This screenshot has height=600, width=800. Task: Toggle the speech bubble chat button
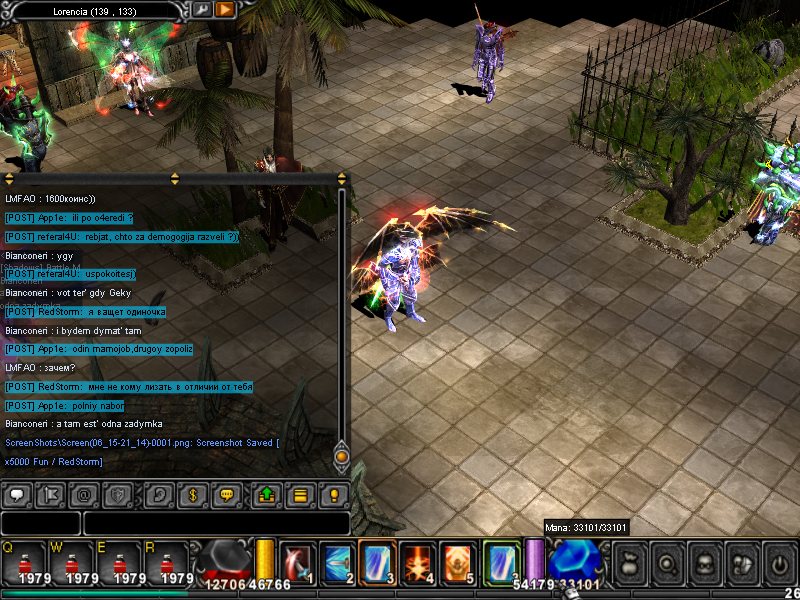(x=17, y=494)
